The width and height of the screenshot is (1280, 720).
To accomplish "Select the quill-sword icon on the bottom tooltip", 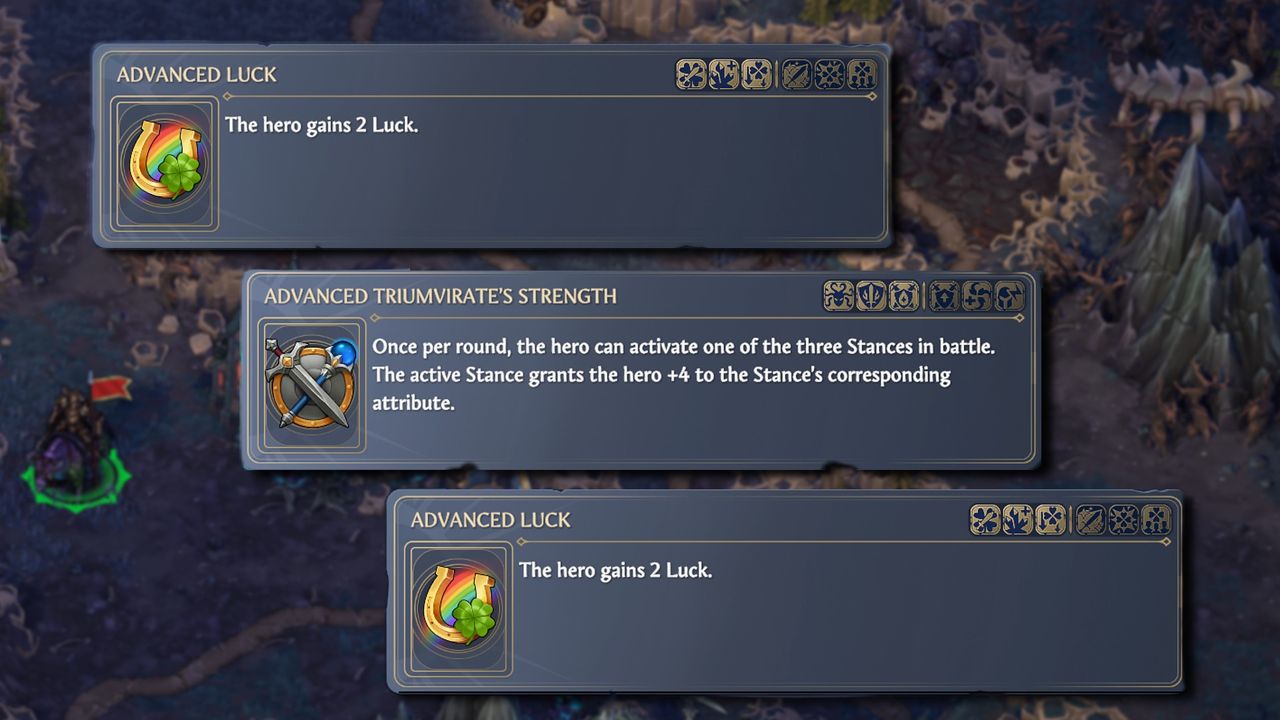I will 1089,520.
